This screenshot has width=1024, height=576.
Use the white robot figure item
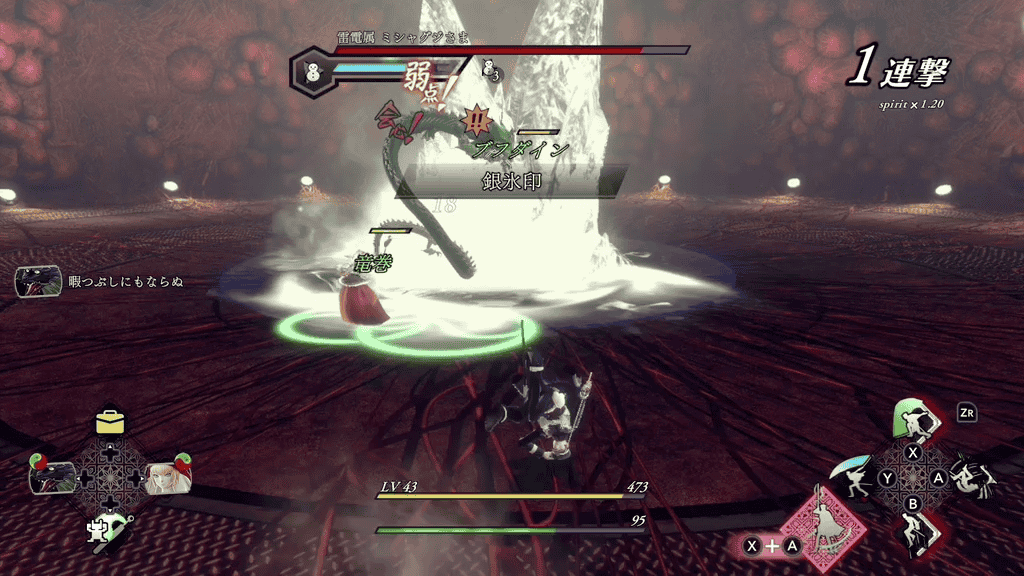pos(108,529)
